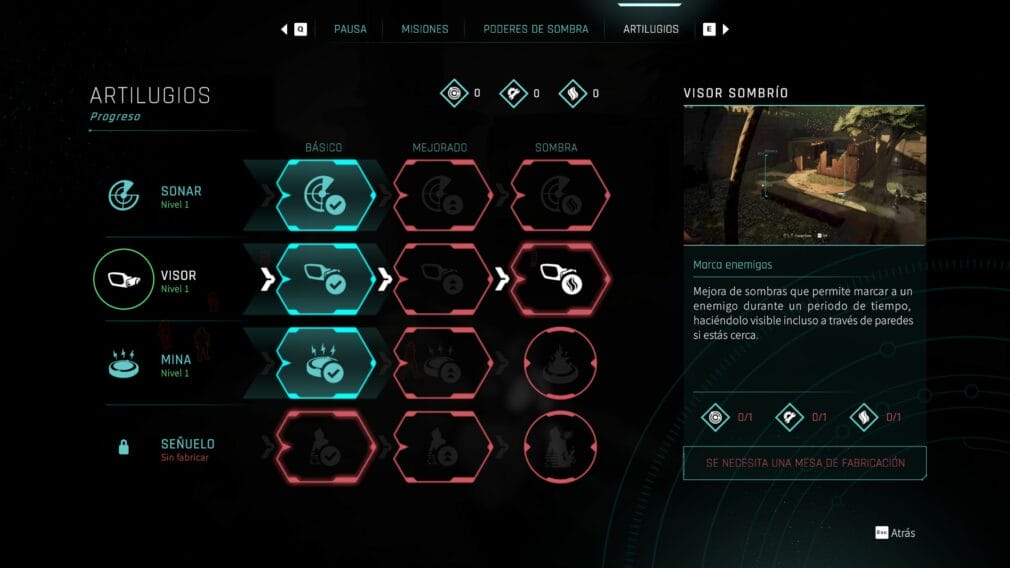Go back with the Atrás button
This screenshot has width=1010, height=568.
[x=895, y=533]
